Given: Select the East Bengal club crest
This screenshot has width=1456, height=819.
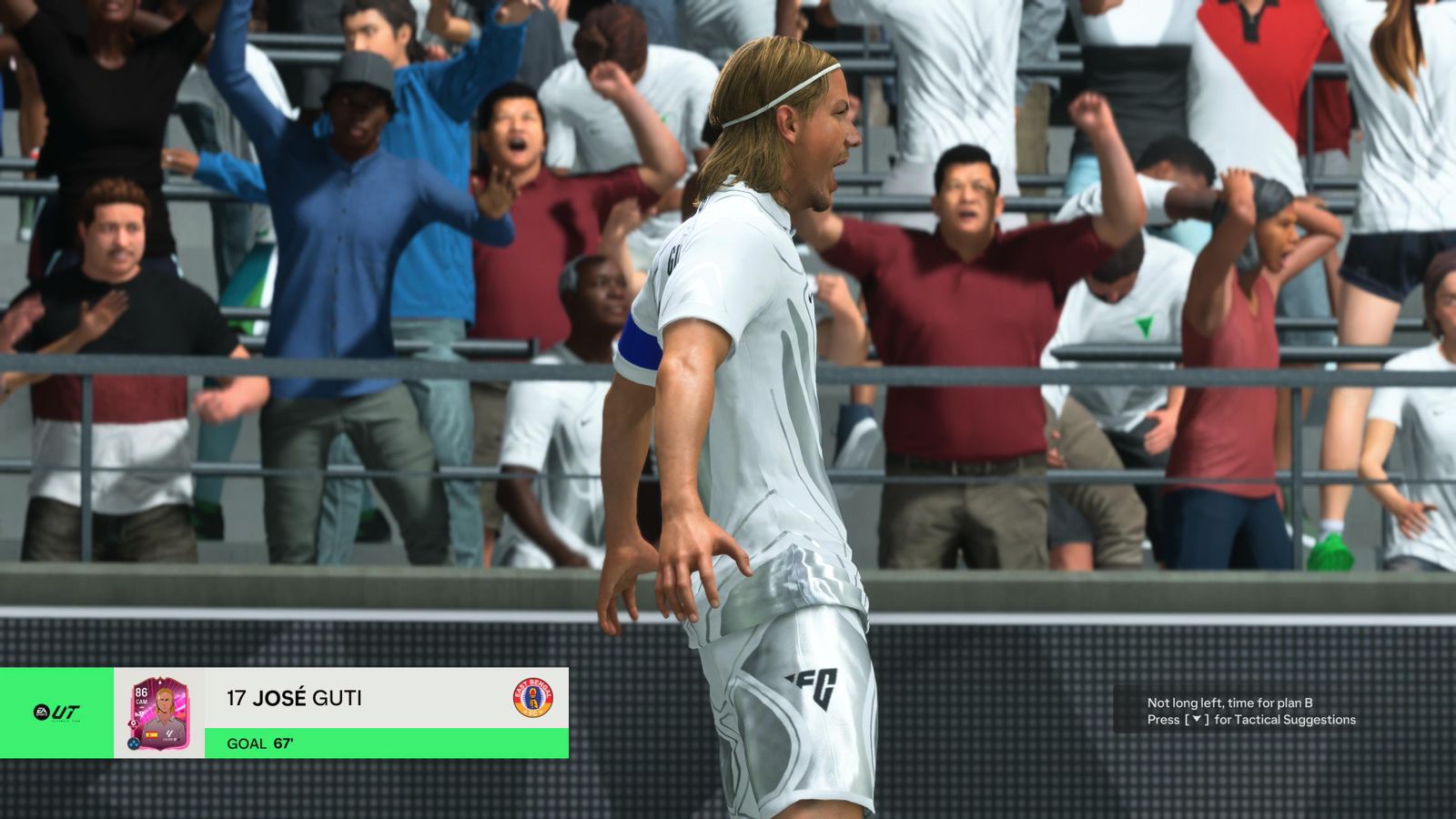Looking at the screenshot, I should 531,699.
